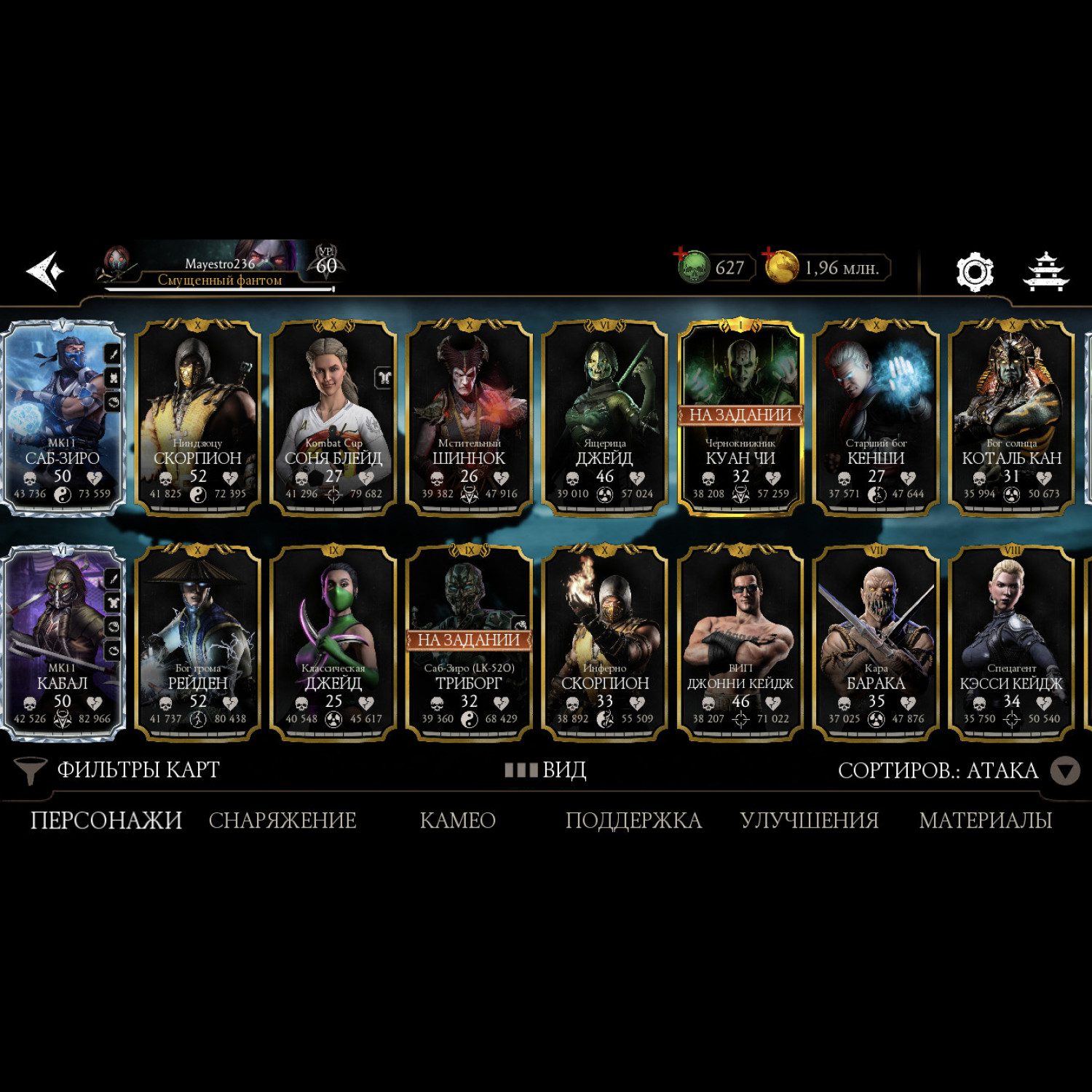The width and height of the screenshot is (1092, 1092).
Task: Select the Старший бог Кенши card
Action: click(876, 419)
